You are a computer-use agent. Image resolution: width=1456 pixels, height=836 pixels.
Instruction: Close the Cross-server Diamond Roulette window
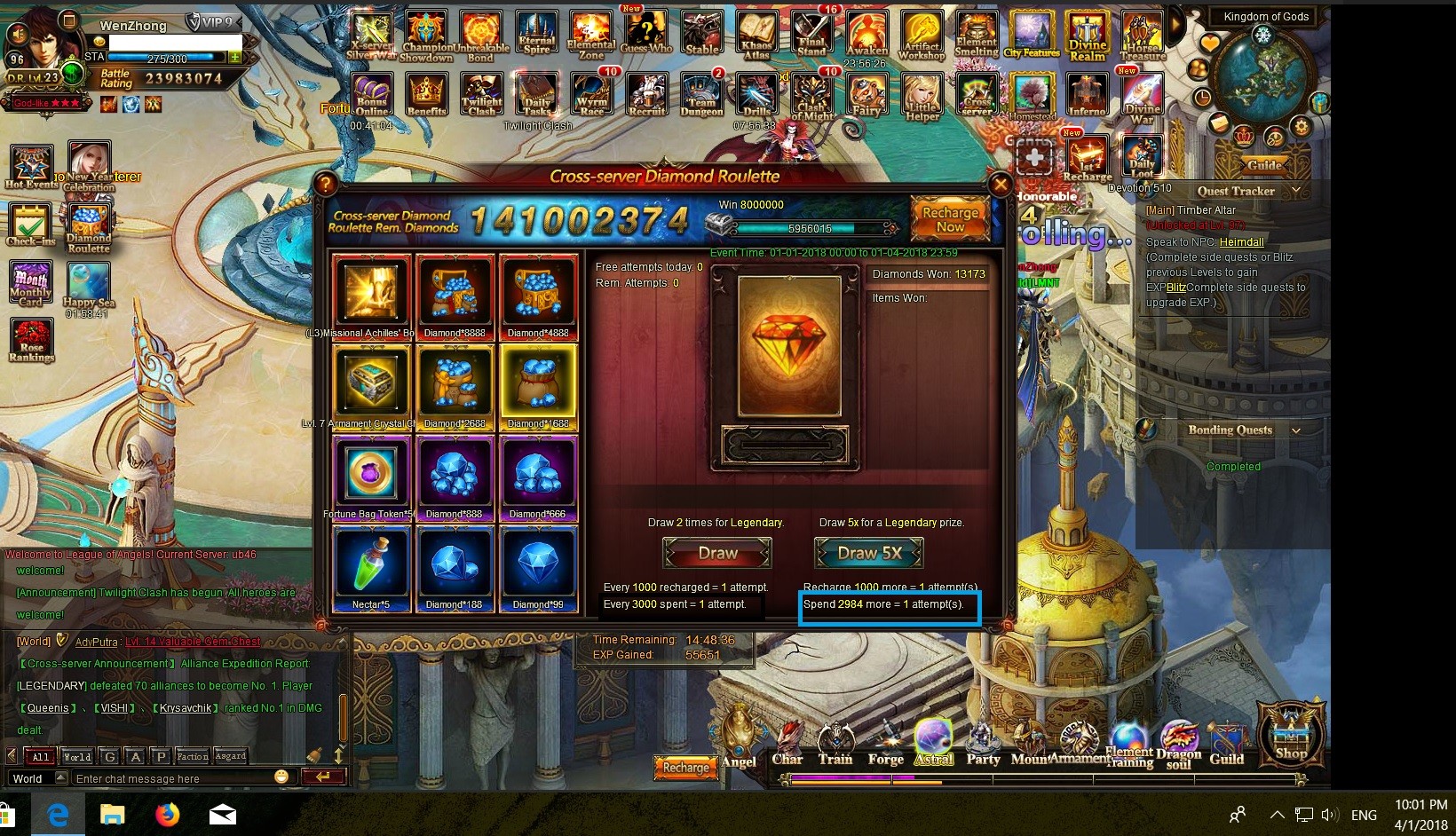(x=1001, y=185)
